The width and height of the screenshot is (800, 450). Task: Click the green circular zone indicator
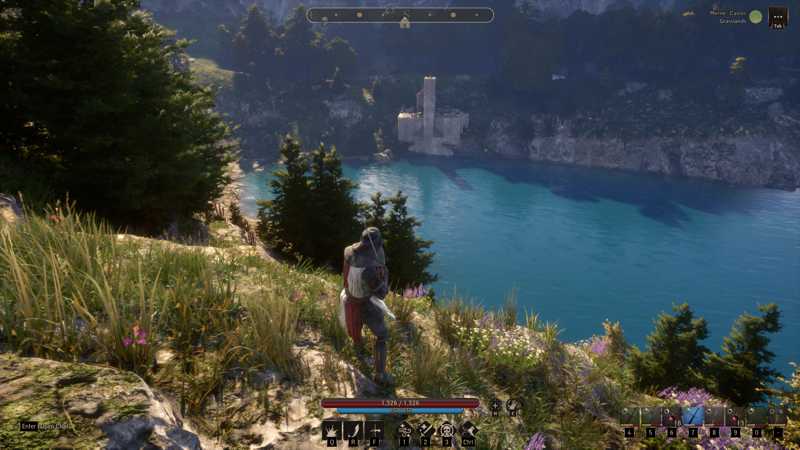755,16
